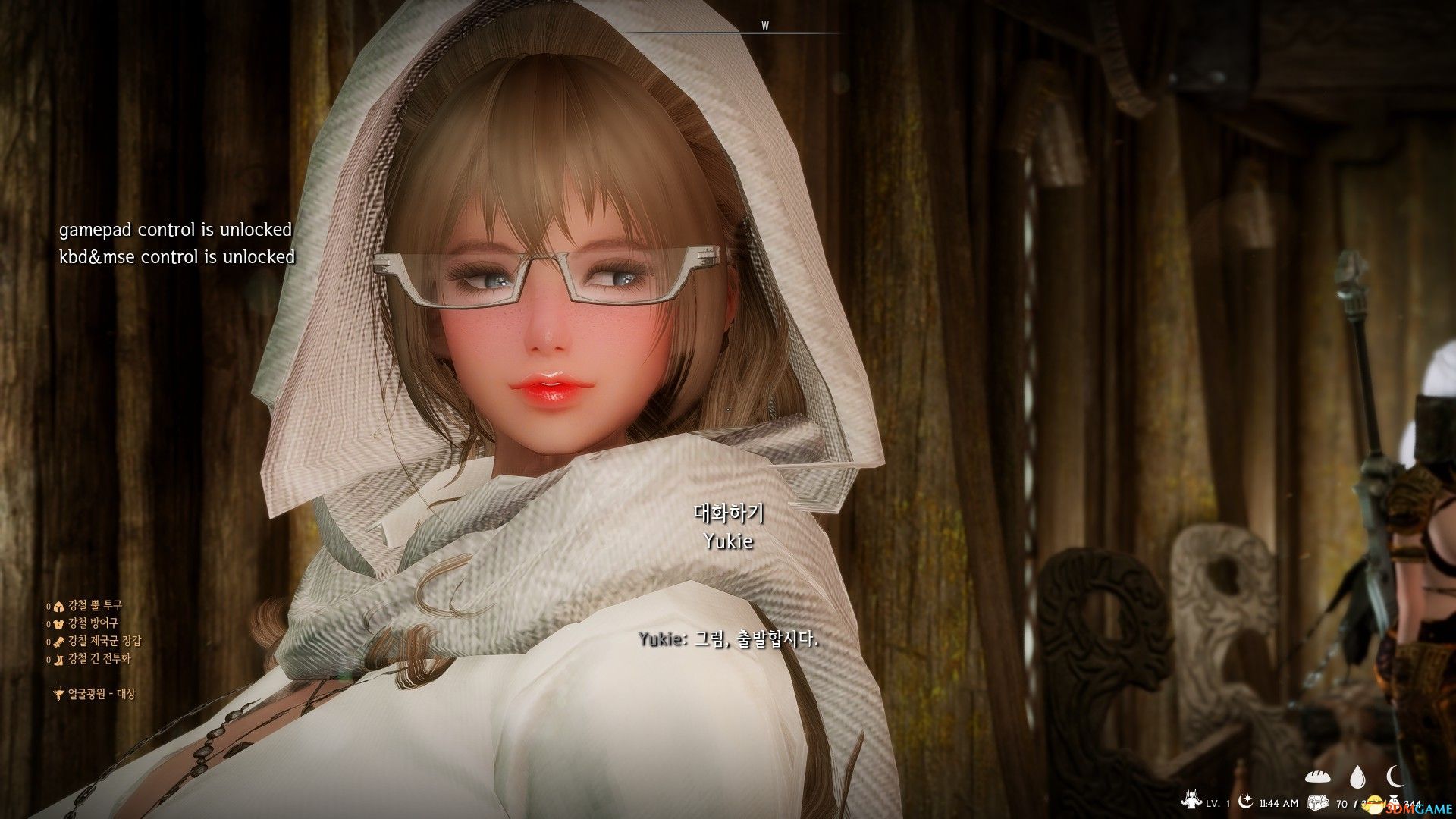Select the crescent time icon near 11:44 AM
The image size is (1456, 819).
pos(1244,800)
